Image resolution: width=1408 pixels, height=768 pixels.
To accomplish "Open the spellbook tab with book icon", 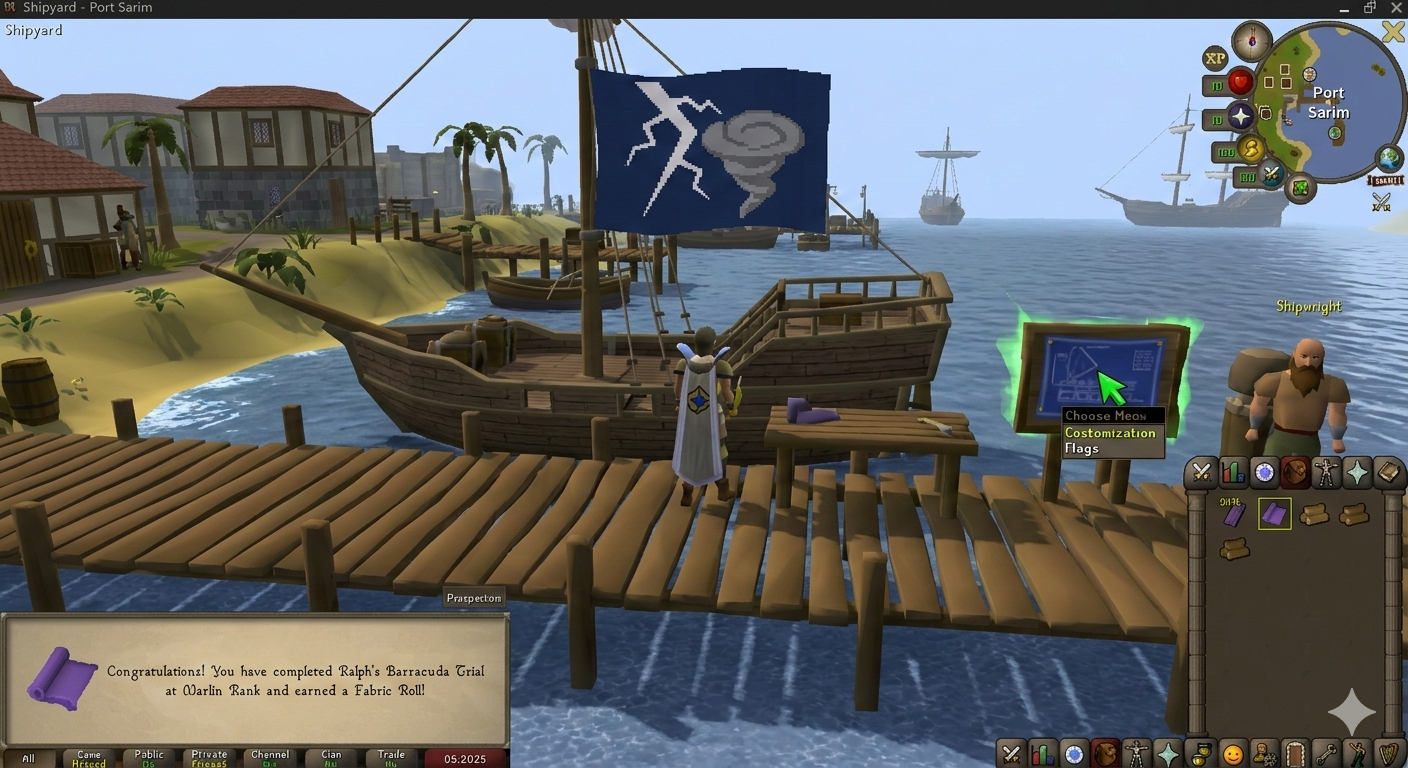I will [1388, 473].
